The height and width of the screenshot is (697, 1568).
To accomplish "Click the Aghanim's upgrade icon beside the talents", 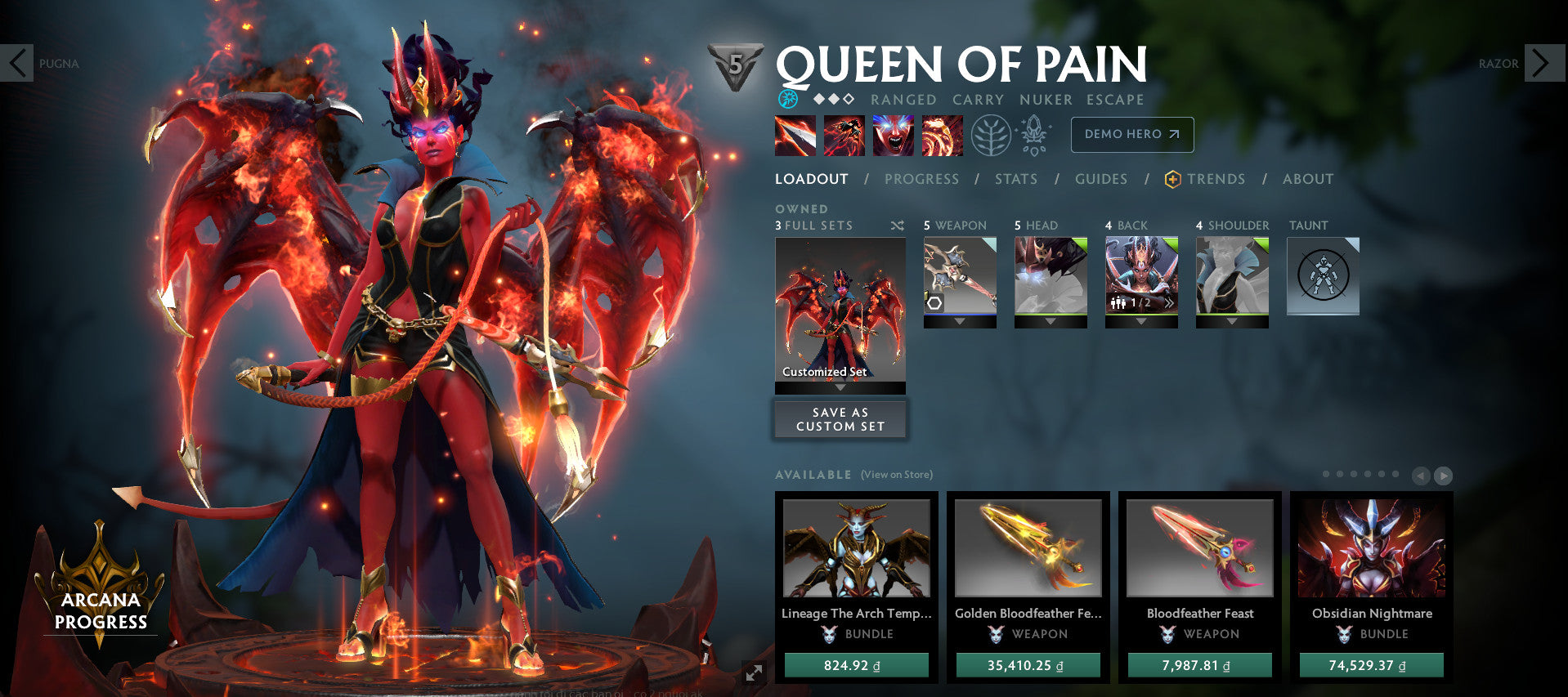I will click(1032, 134).
